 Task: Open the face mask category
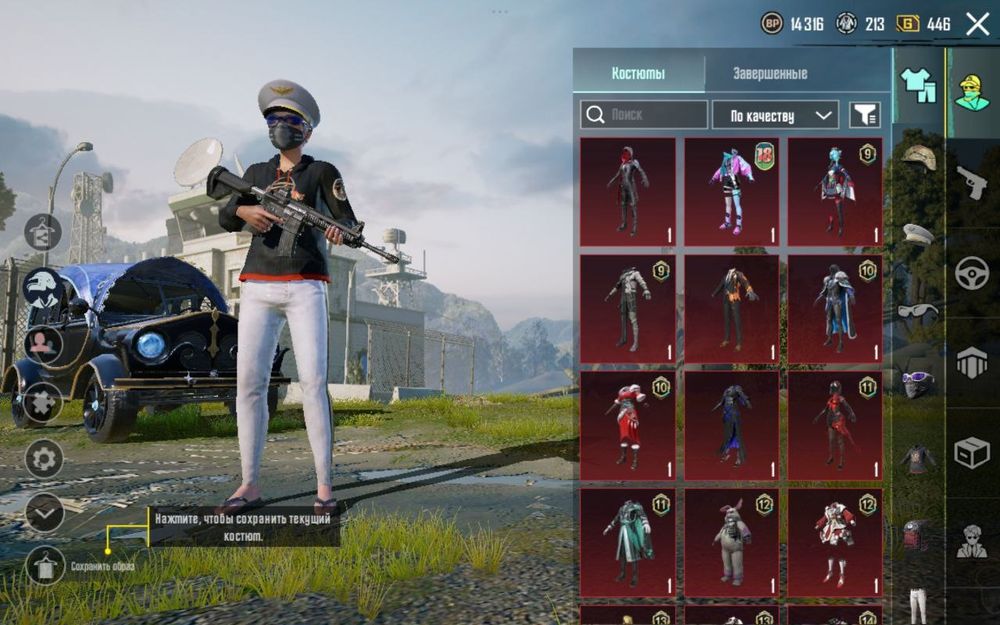tap(918, 383)
